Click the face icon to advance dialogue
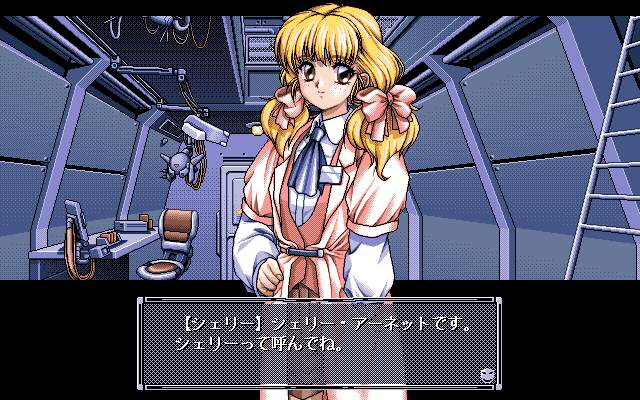Image resolution: width=640 pixels, height=400 pixels. pos(486,373)
